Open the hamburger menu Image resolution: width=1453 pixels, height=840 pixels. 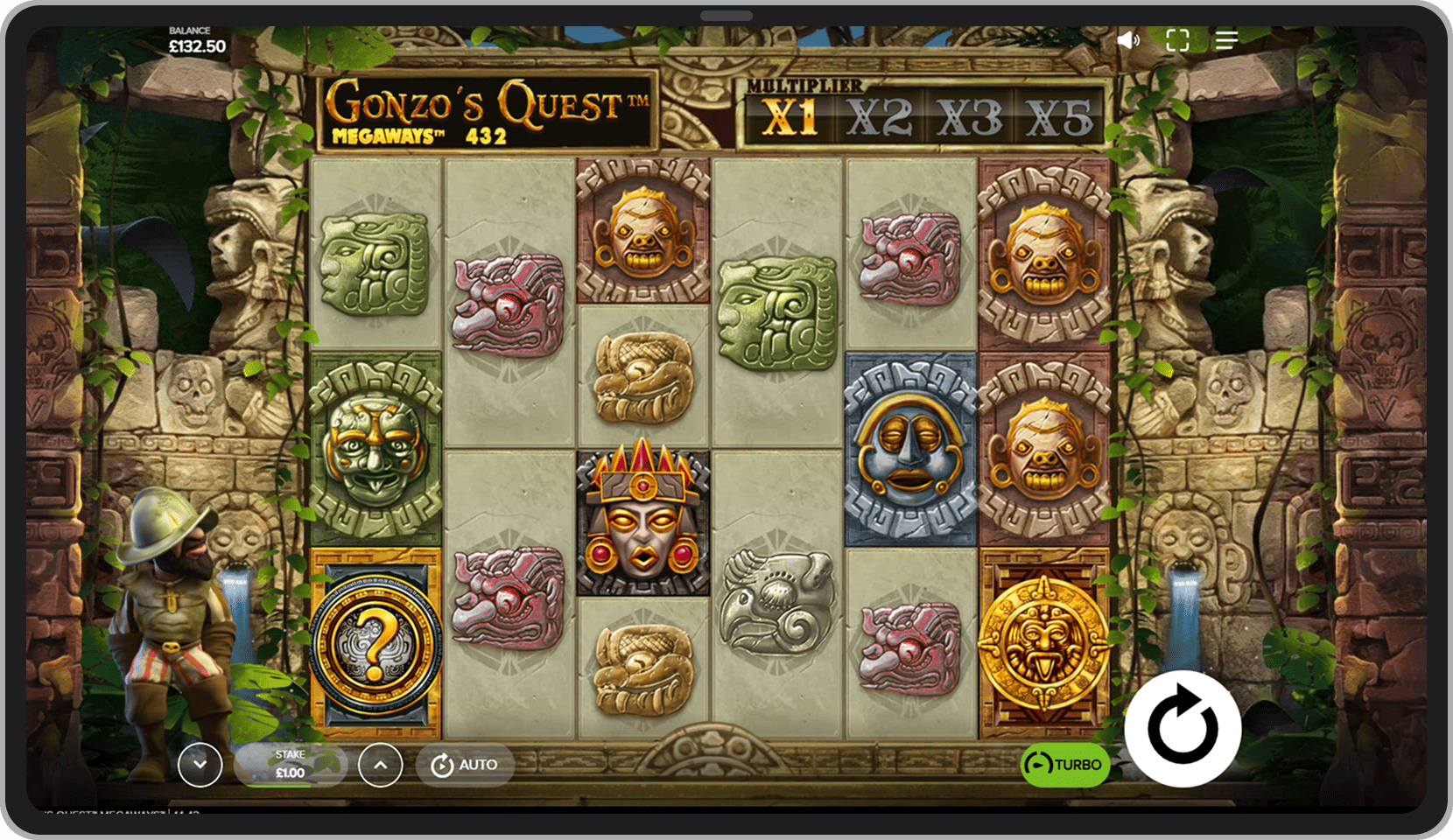click(x=1226, y=40)
